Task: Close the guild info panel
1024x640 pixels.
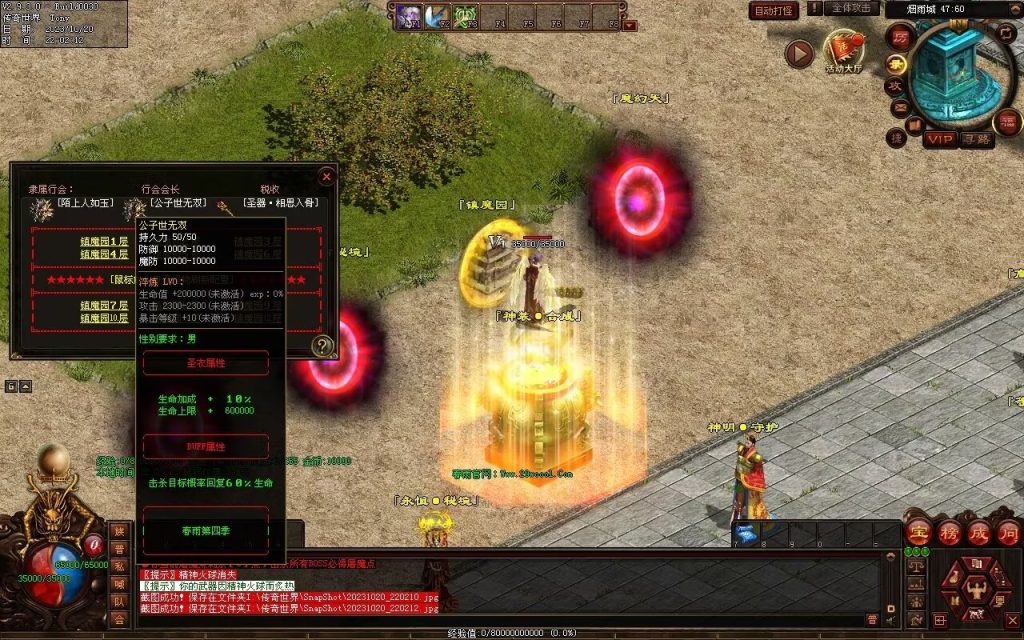Action: click(326, 177)
